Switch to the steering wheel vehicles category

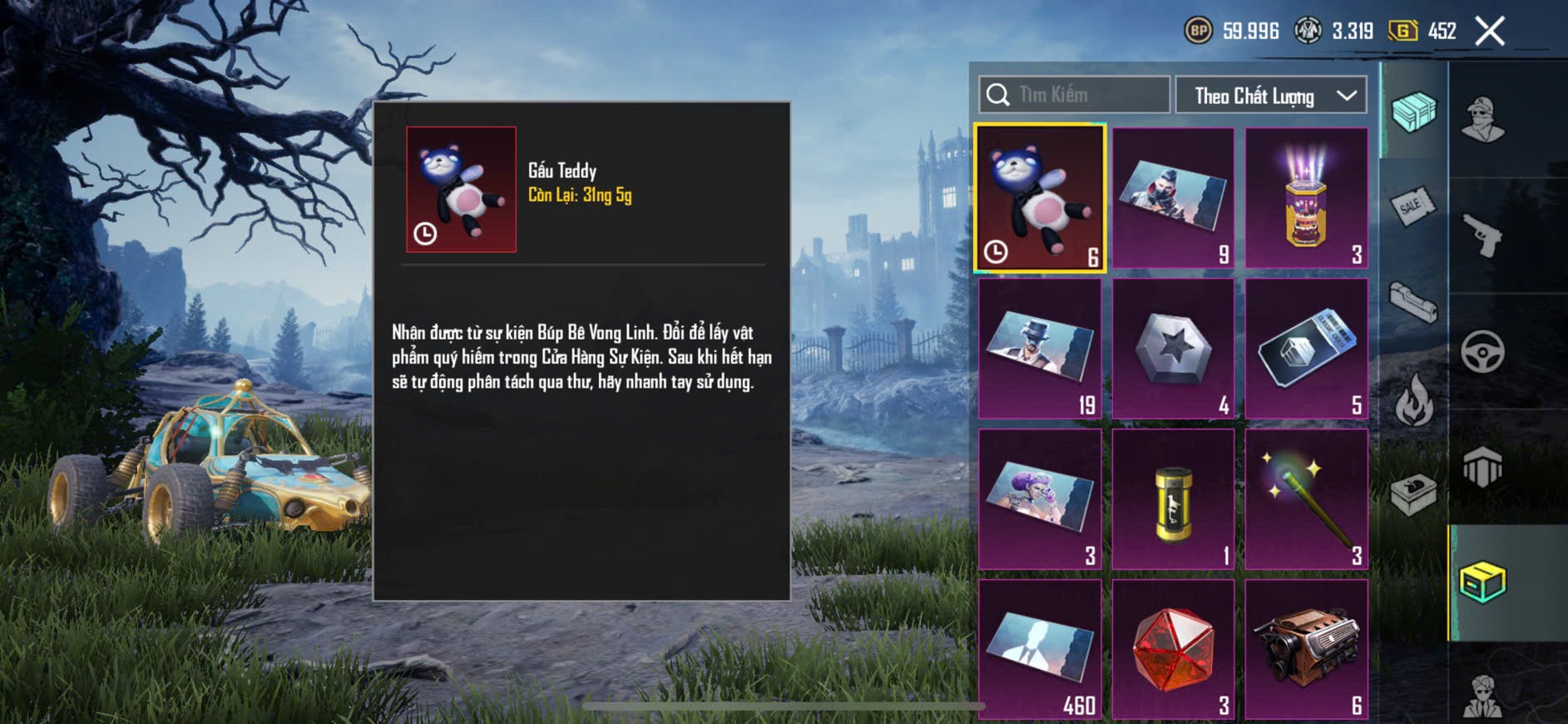pos(1482,351)
